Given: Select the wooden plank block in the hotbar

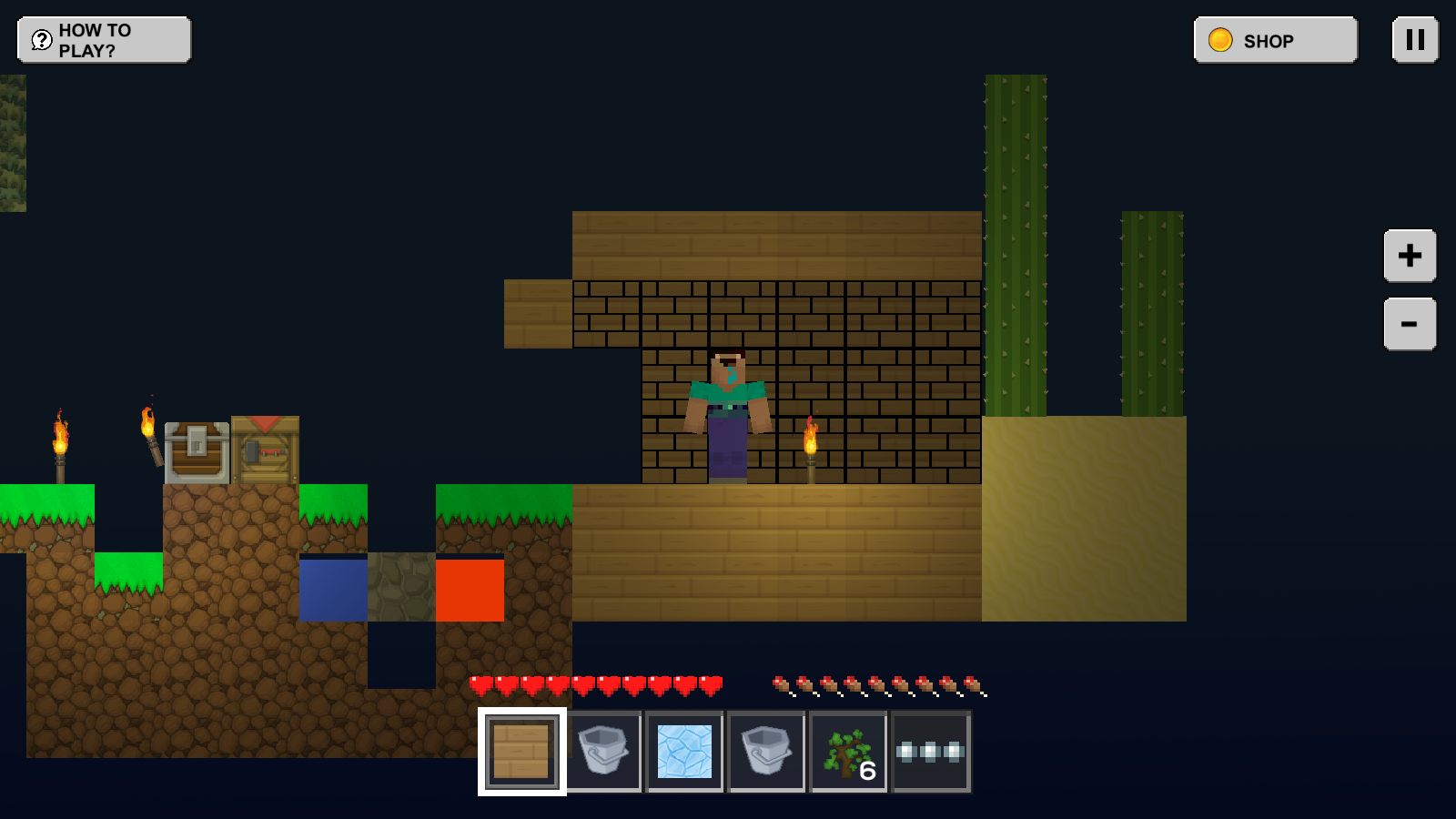Looking at the screenshot, I should click(520, 752).
